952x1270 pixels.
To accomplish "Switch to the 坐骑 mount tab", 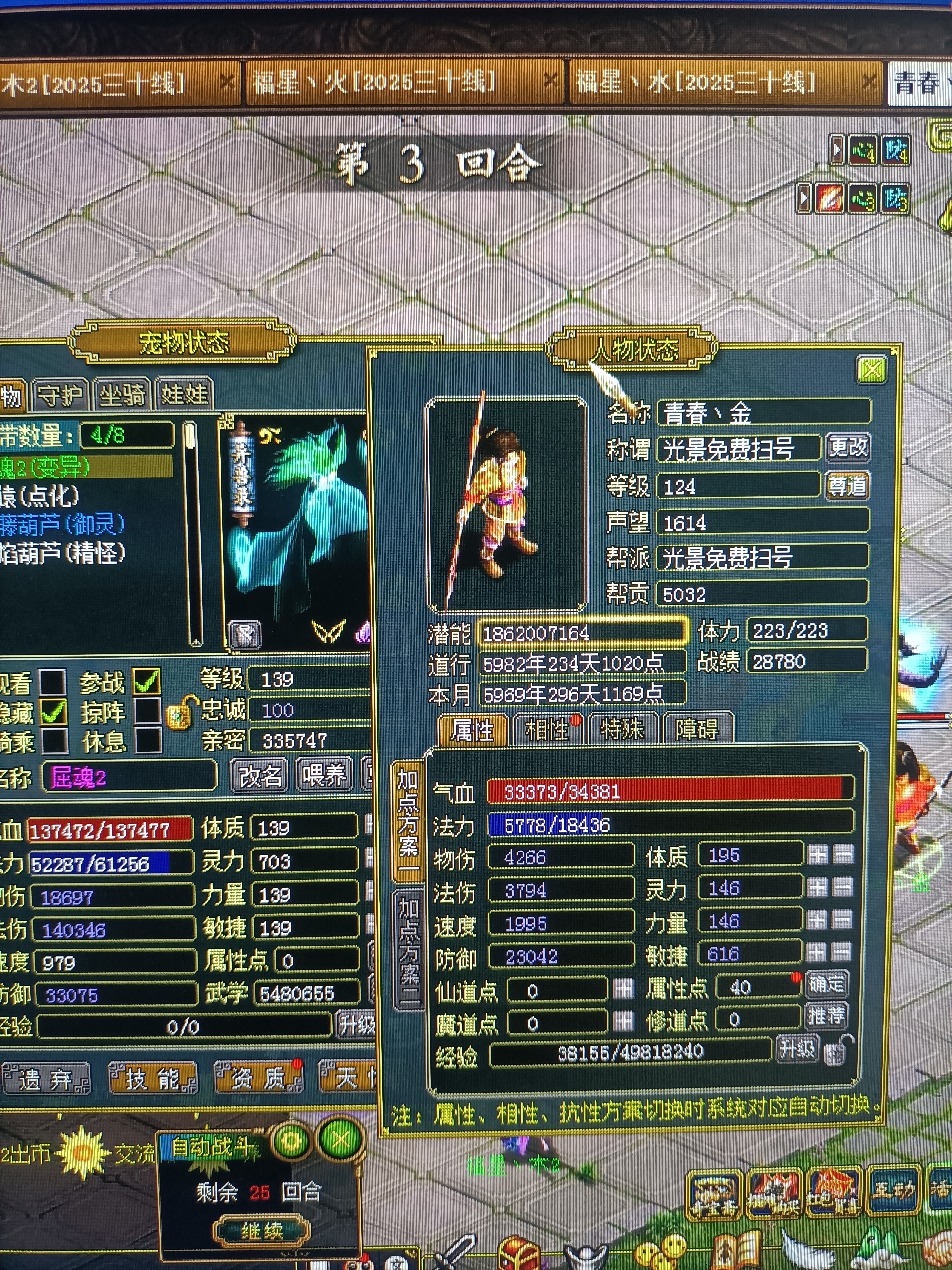I will pyautogui.click(x=122, y=395).
